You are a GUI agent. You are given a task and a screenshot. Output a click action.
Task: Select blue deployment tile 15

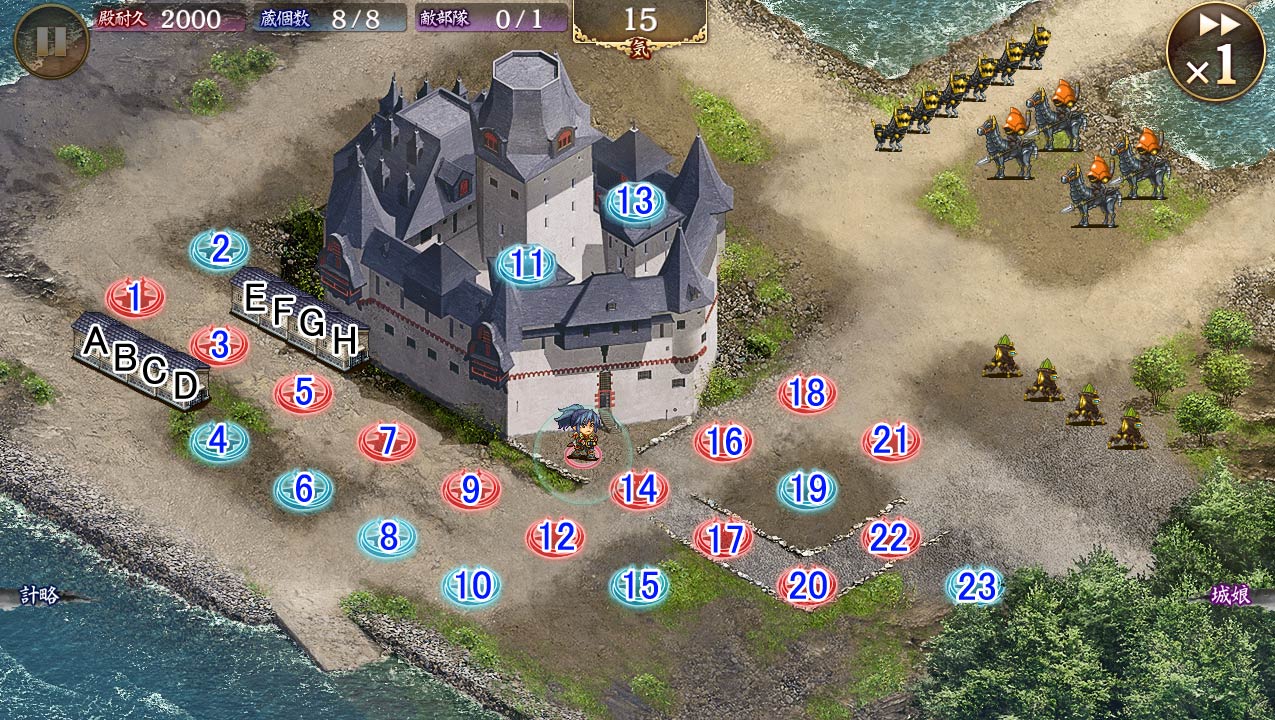coord(639,586)
